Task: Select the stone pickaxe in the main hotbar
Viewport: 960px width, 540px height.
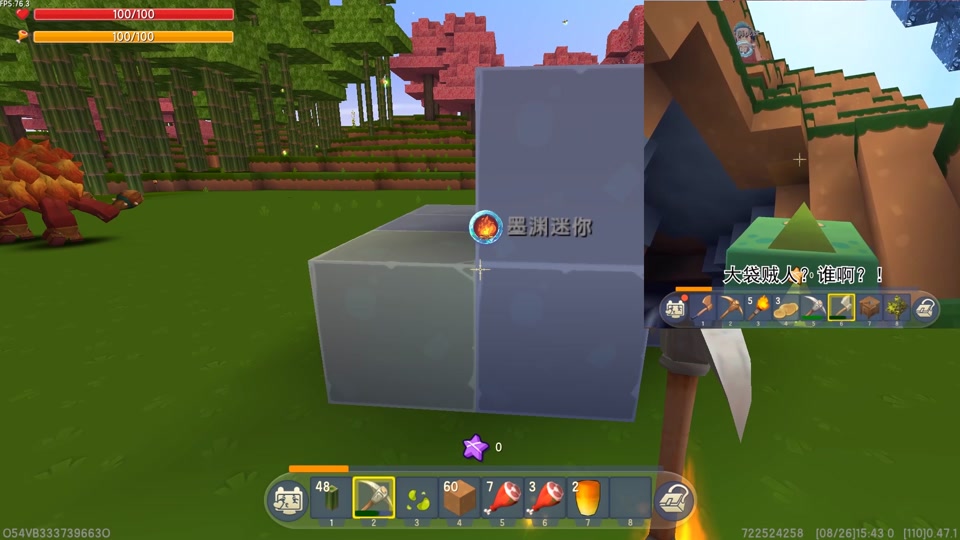Action: (373, 497)
